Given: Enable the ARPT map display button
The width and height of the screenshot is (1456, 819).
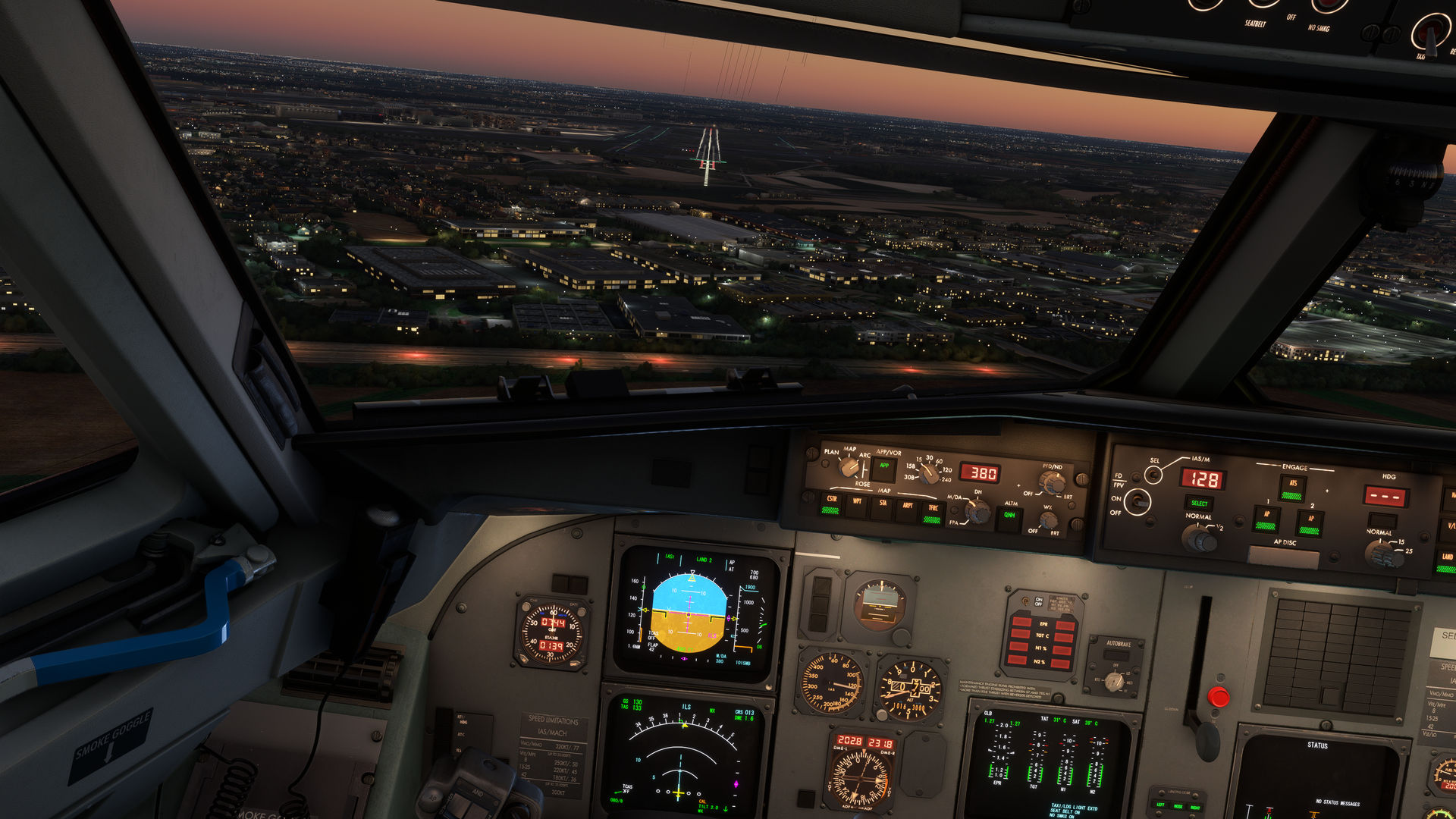Looking at the screenshot, I should [x=907, y=509].
